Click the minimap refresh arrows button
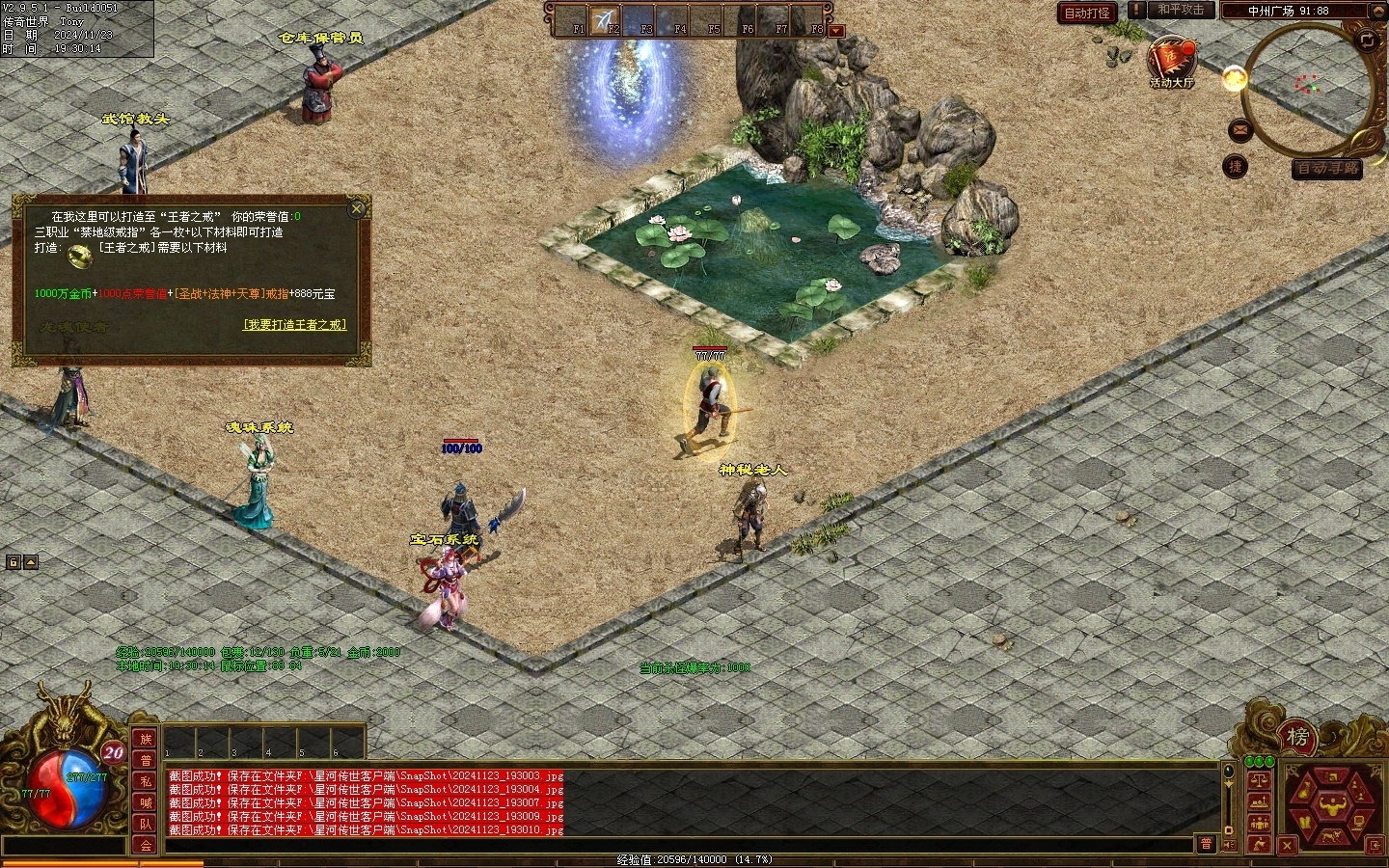Viewport: 1389px width, 868px height. (x=1367, y=40)
